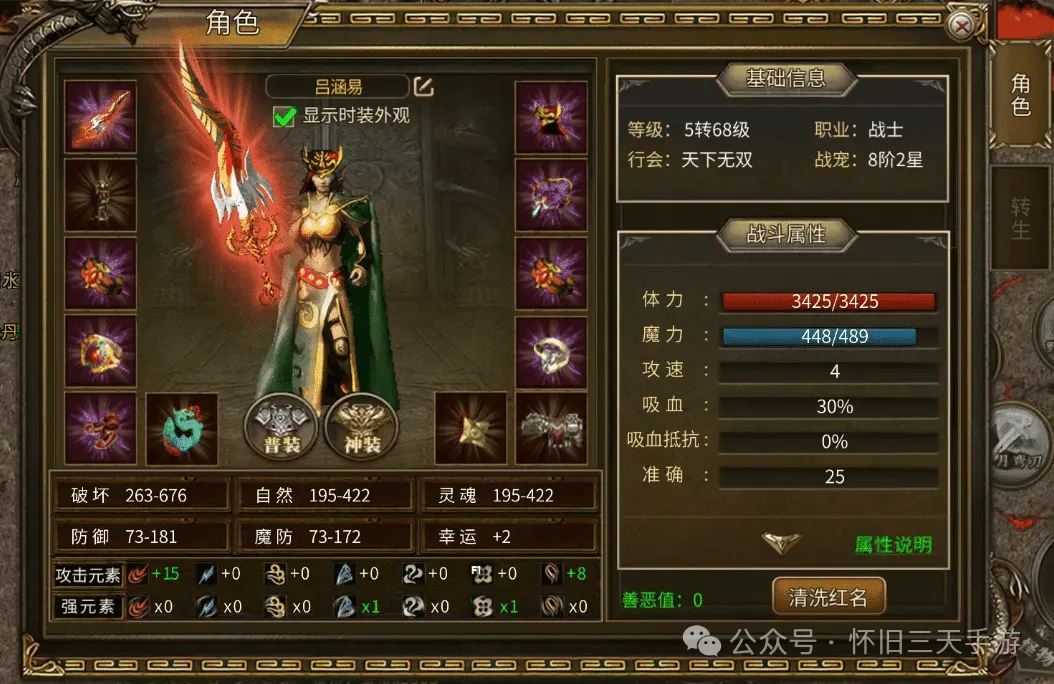Screen dimensions: 1054x684
Task: Open the 普装 equipment set
Action: 281,430
